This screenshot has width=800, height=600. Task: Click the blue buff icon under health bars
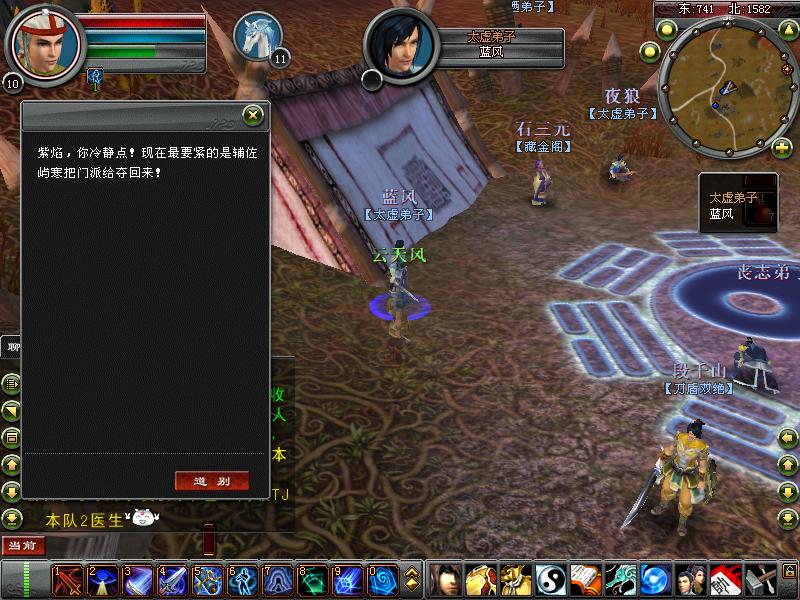(96, 75)
